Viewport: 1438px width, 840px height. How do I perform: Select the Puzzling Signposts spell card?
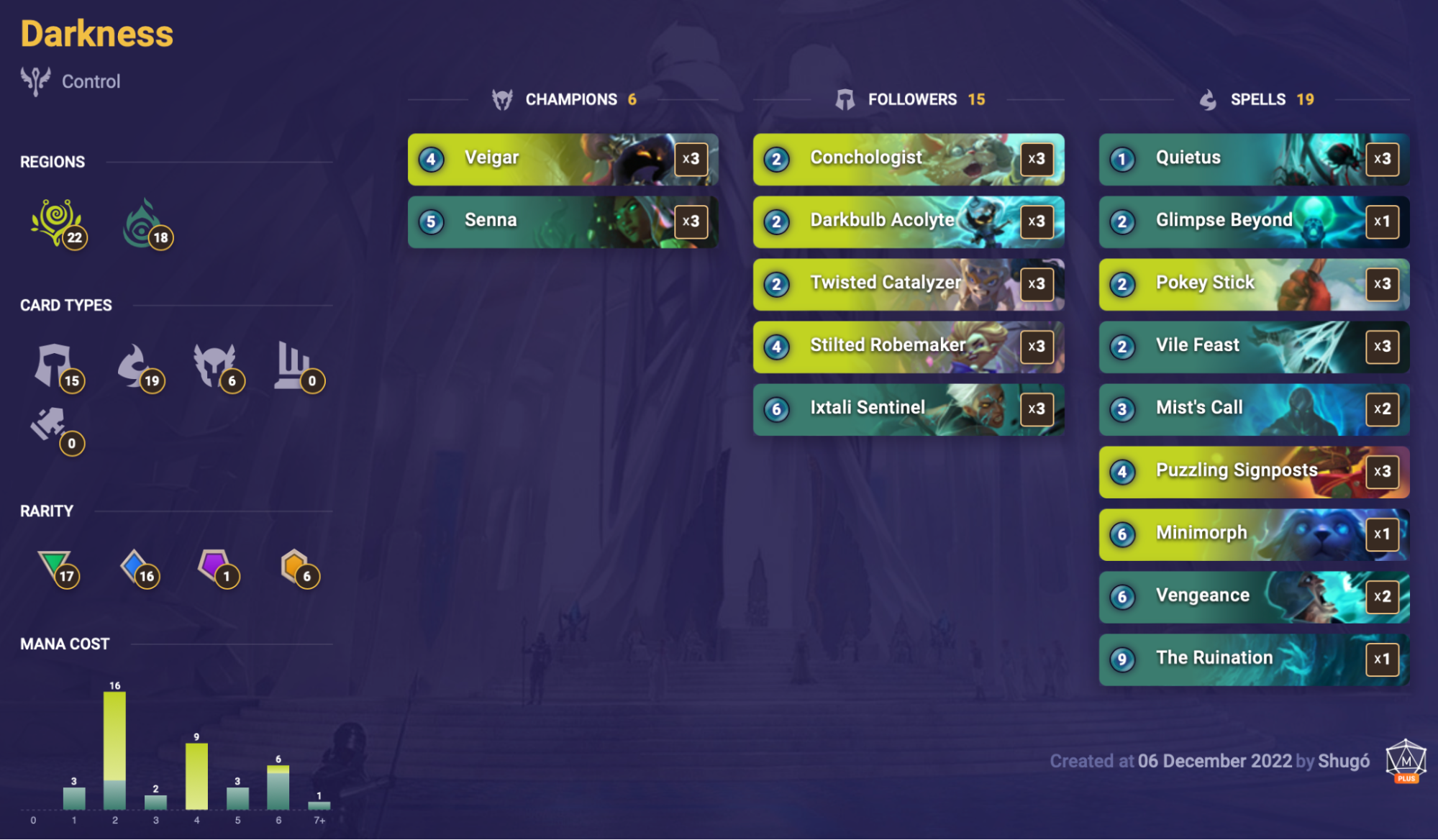[x=1253, y=472]
